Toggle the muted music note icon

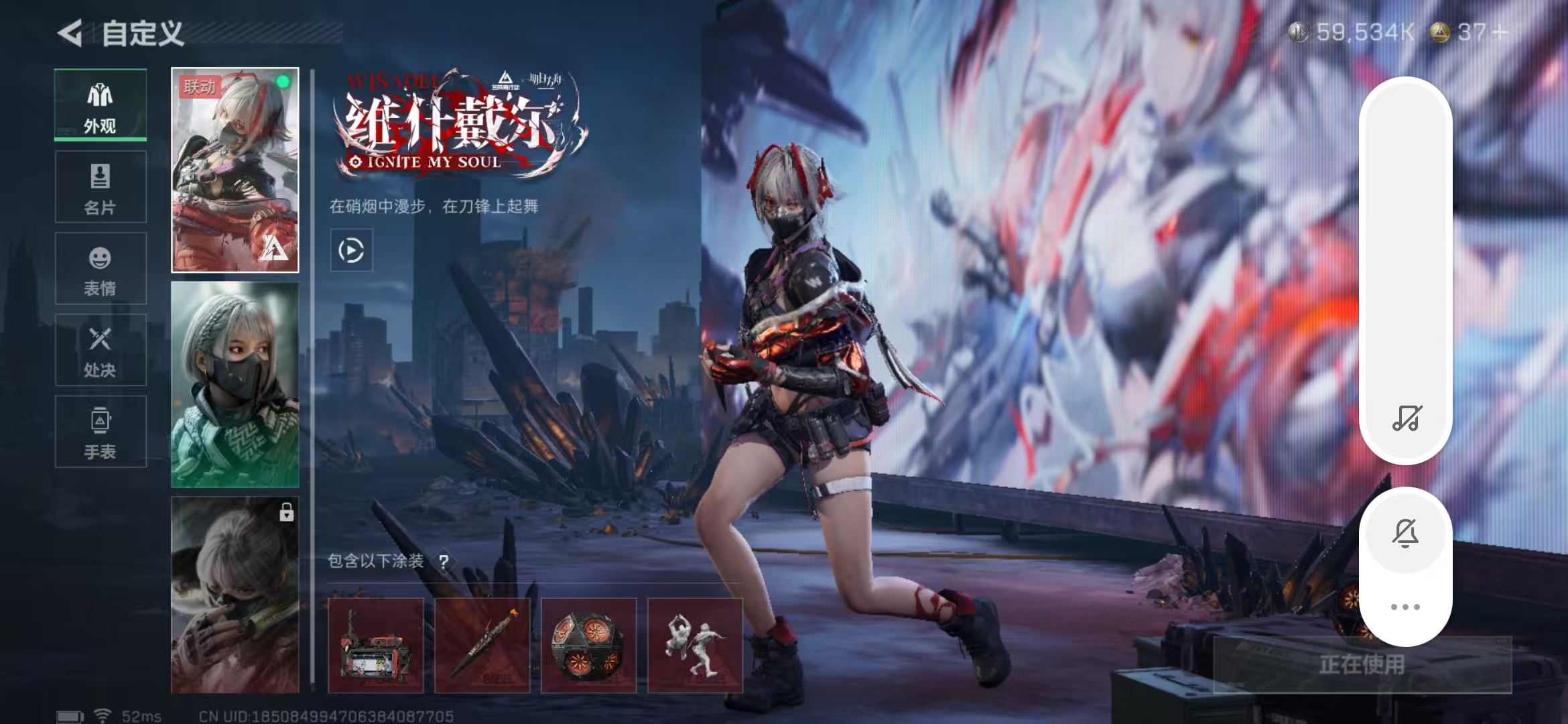(x=1406, y=418)
